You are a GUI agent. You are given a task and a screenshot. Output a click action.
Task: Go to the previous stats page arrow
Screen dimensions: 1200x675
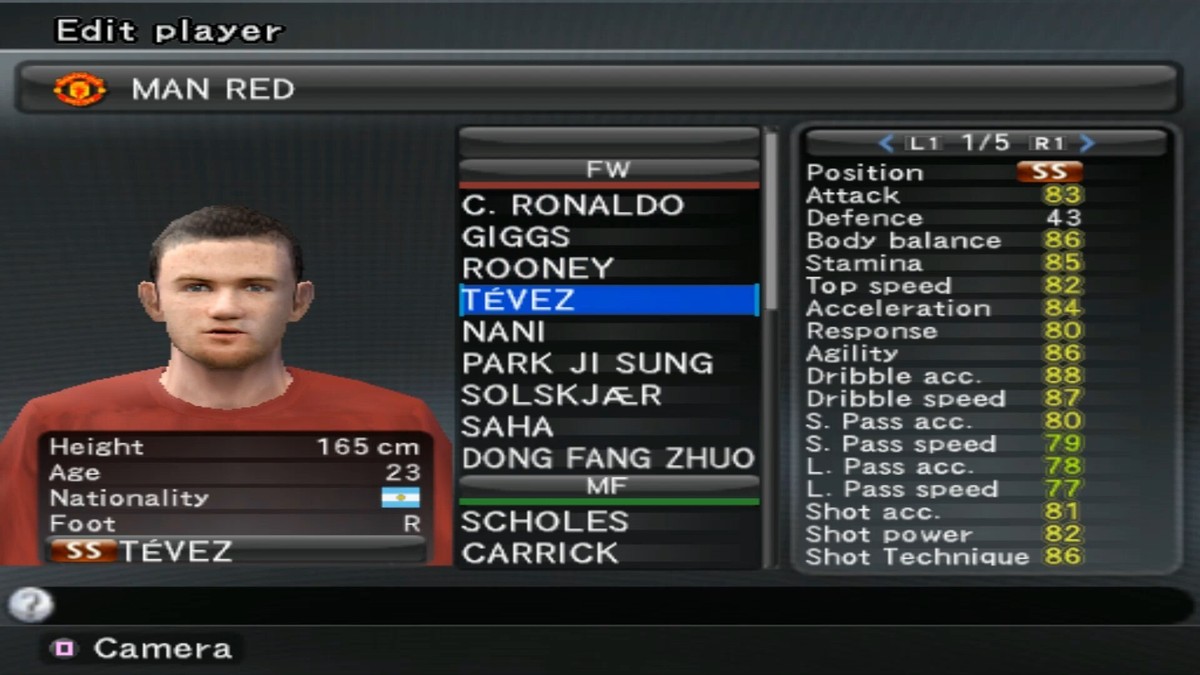click(885, 144)
